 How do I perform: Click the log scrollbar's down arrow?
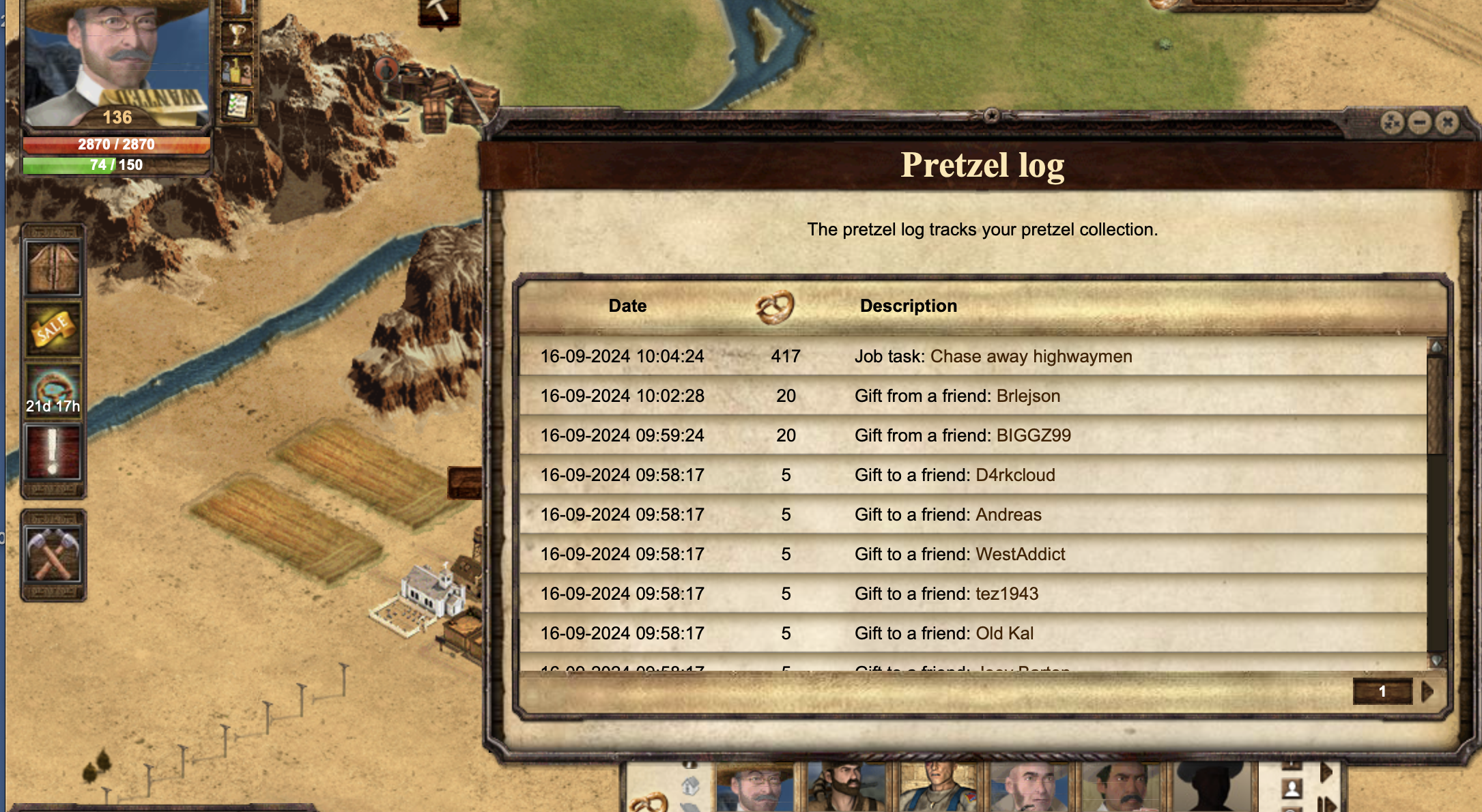[x=1436, y=660]
